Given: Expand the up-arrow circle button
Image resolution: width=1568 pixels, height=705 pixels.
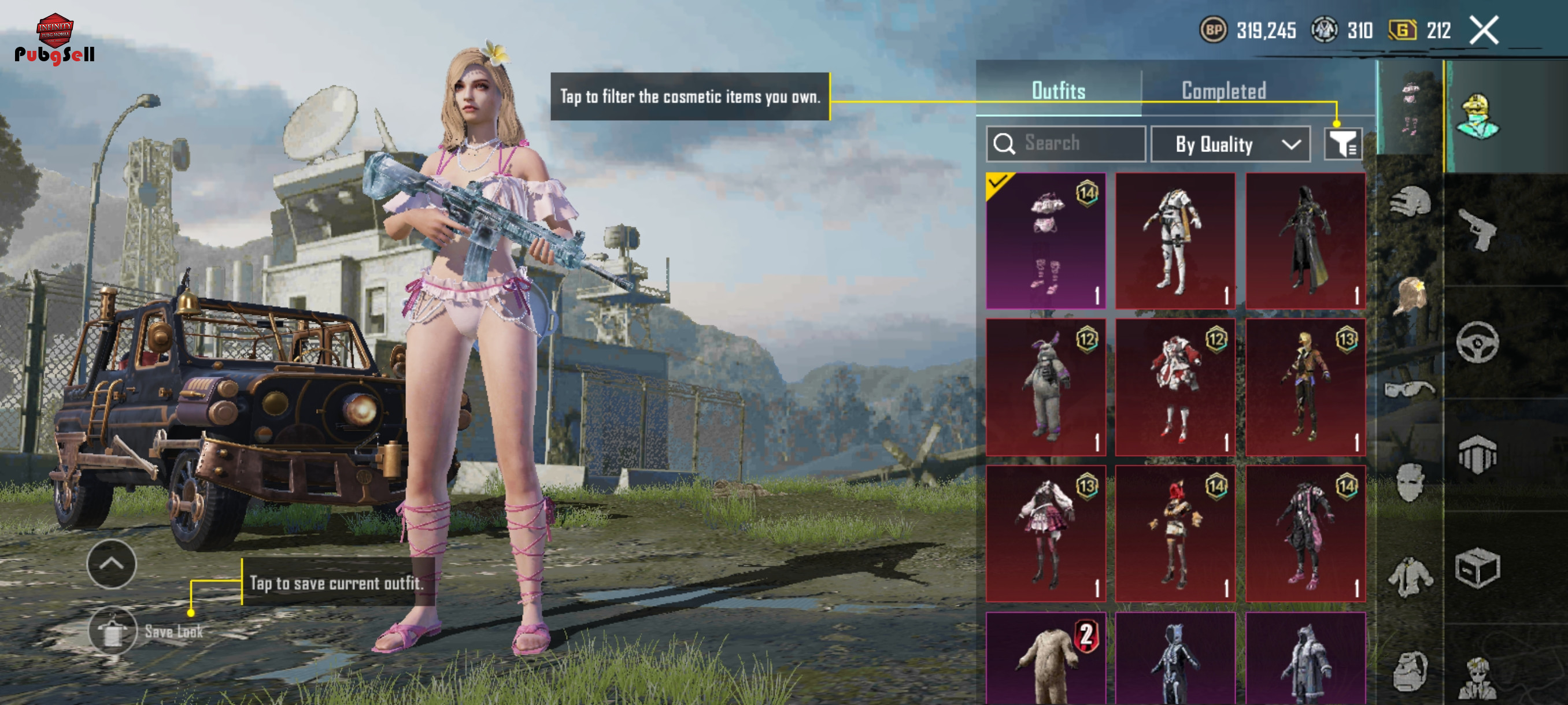Looking at the screenshot, I should point(112,563).
